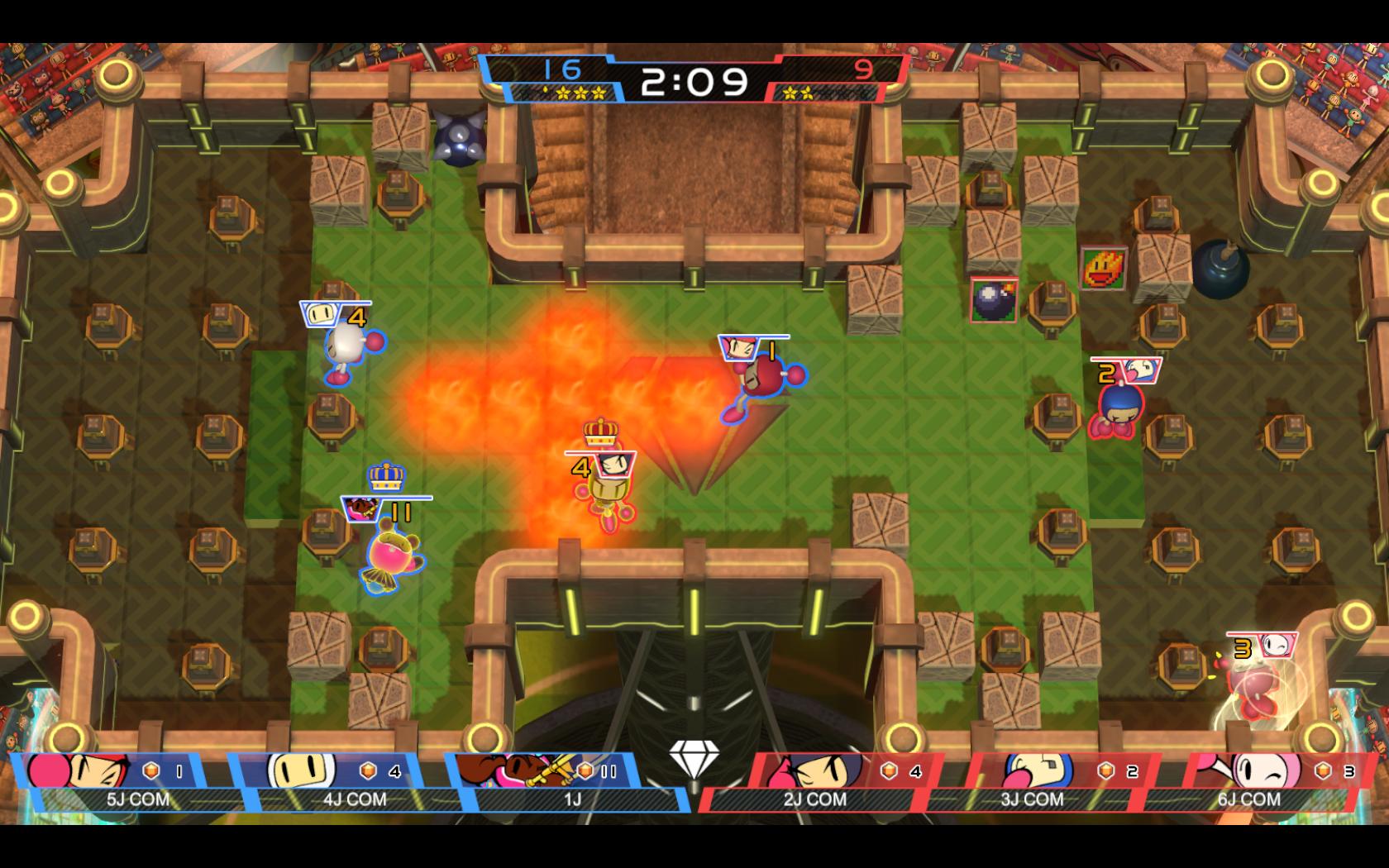
Task: Click the crowned golden Bomberman on the field
Action: [608, 488]
